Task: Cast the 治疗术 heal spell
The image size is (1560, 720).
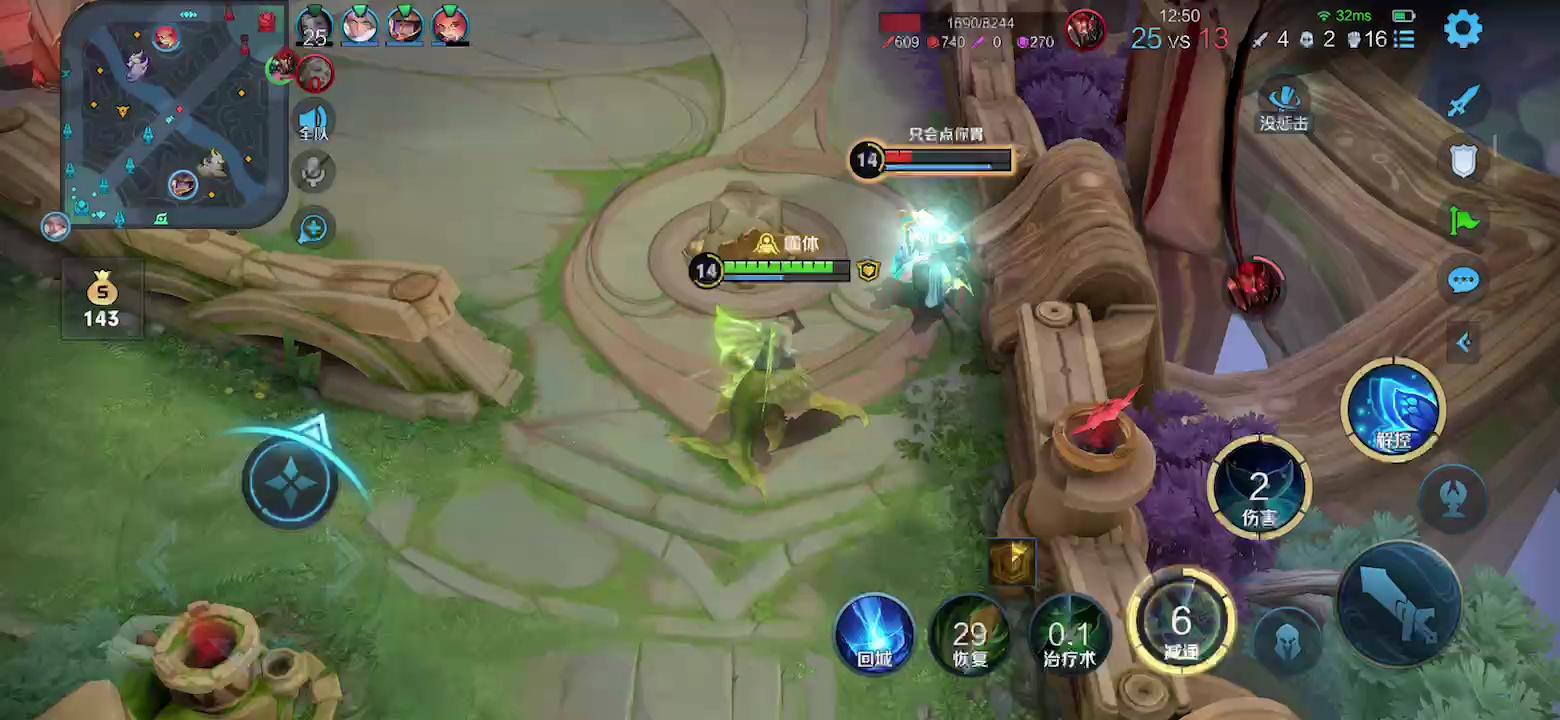Action: [x=1070, y=634]
